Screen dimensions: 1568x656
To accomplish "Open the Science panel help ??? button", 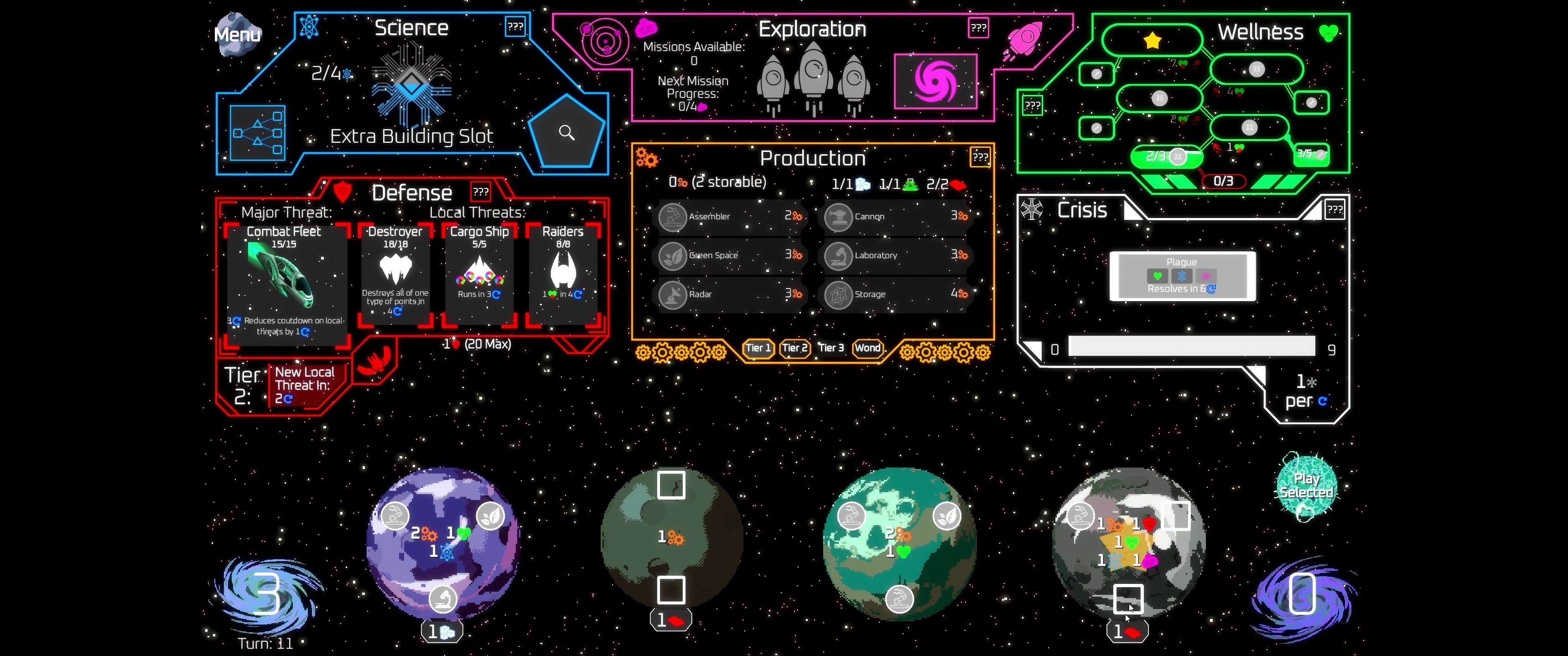I will tap(515, 27).
